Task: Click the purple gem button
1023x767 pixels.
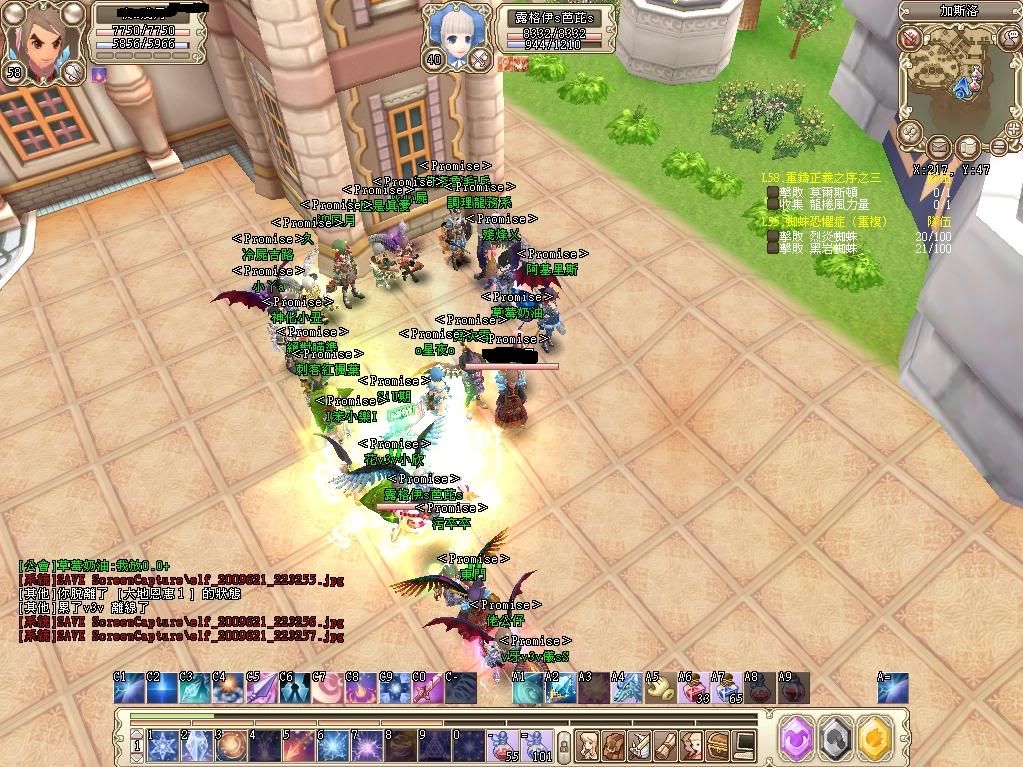Action: click(x=797, y=737)
